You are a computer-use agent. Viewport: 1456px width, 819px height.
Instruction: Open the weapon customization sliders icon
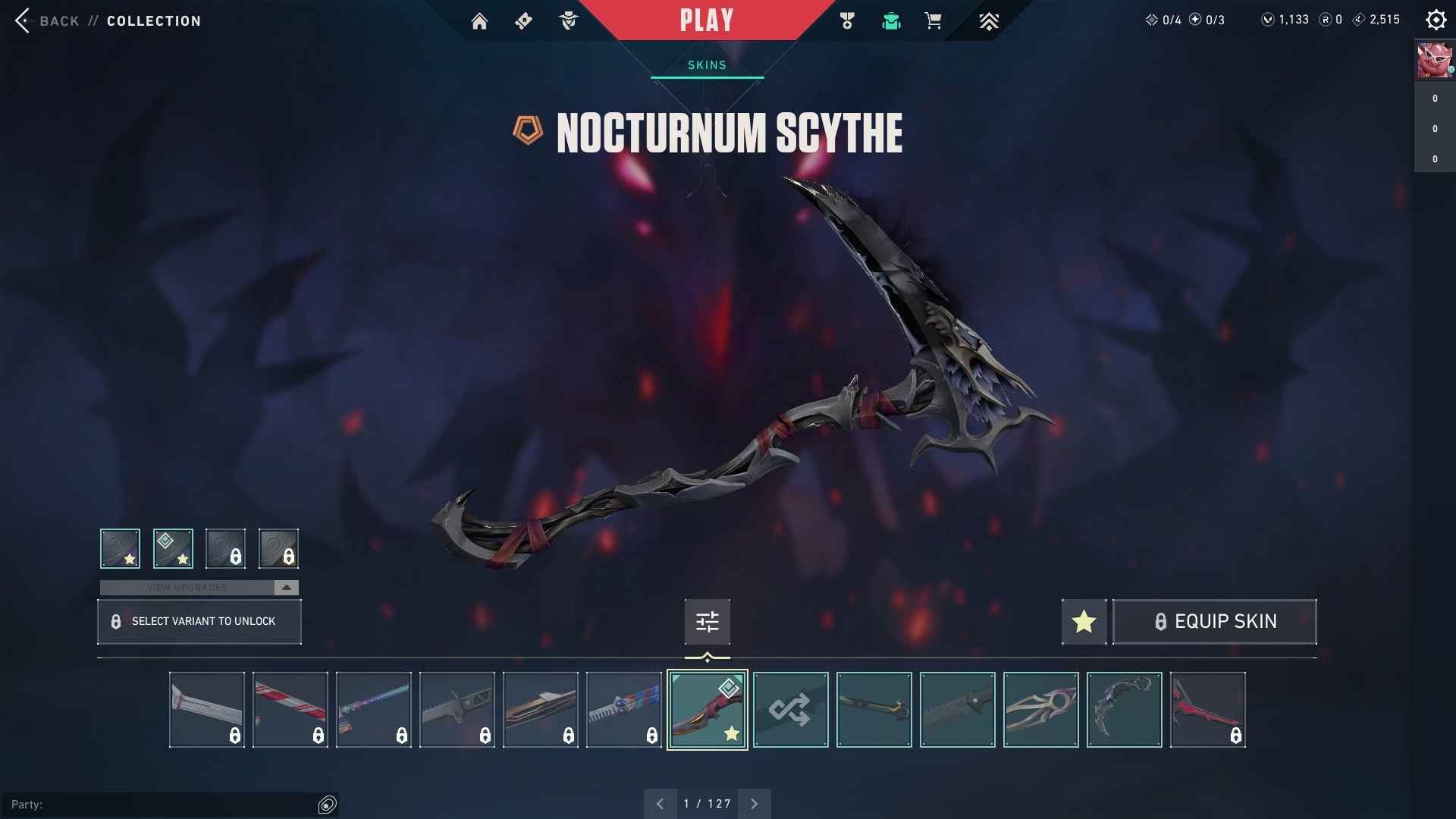pyautogui.click(x=707, y=621)
